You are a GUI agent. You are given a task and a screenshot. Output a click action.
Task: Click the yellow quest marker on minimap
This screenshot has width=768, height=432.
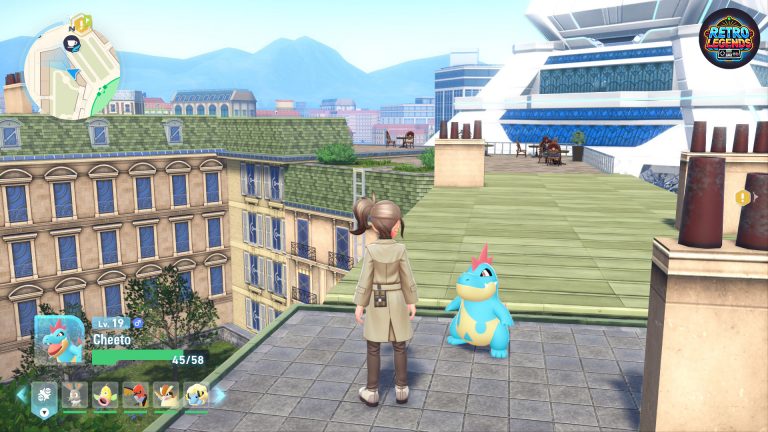82,20
